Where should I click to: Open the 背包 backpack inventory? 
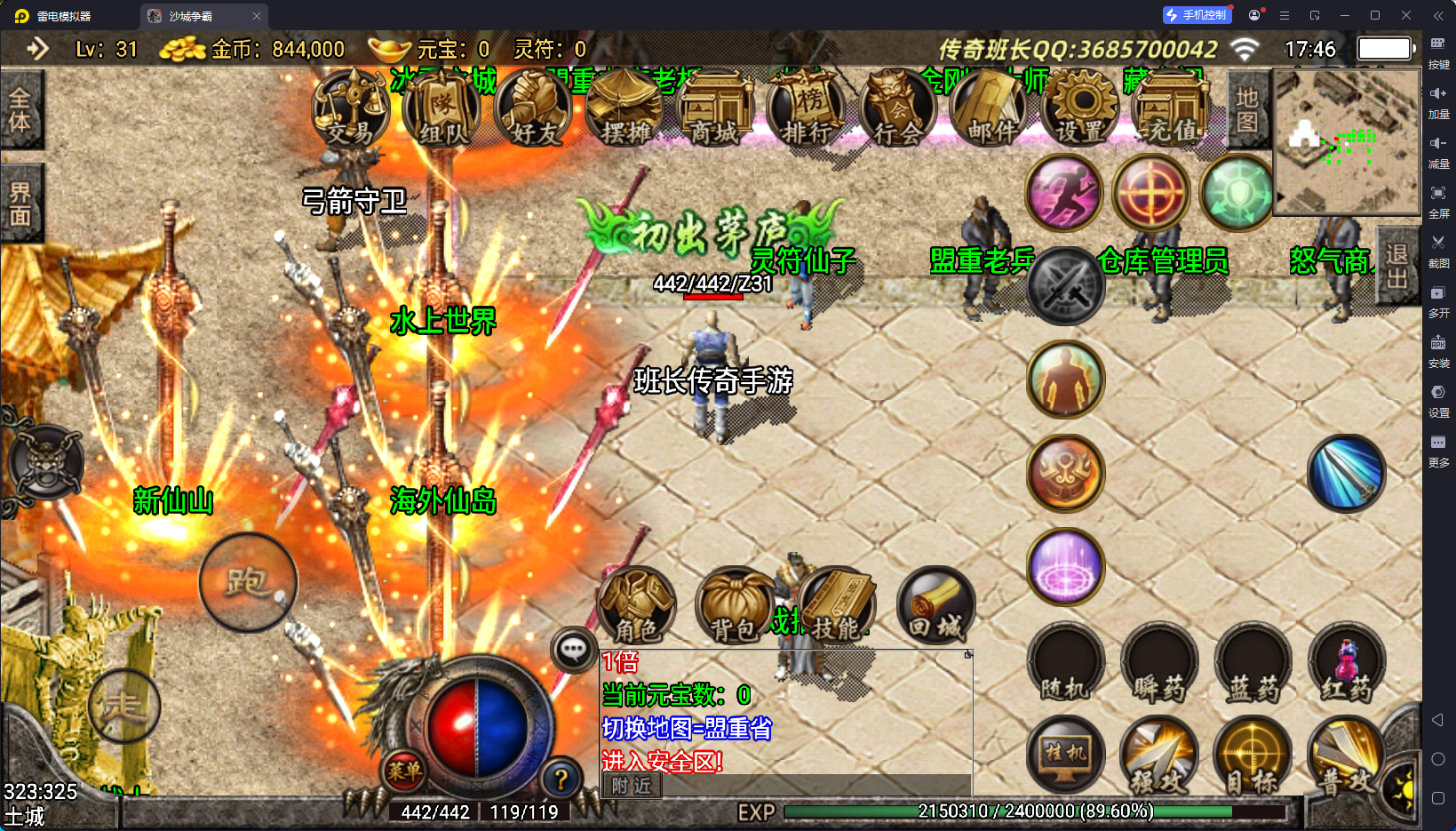pos(735,606)
